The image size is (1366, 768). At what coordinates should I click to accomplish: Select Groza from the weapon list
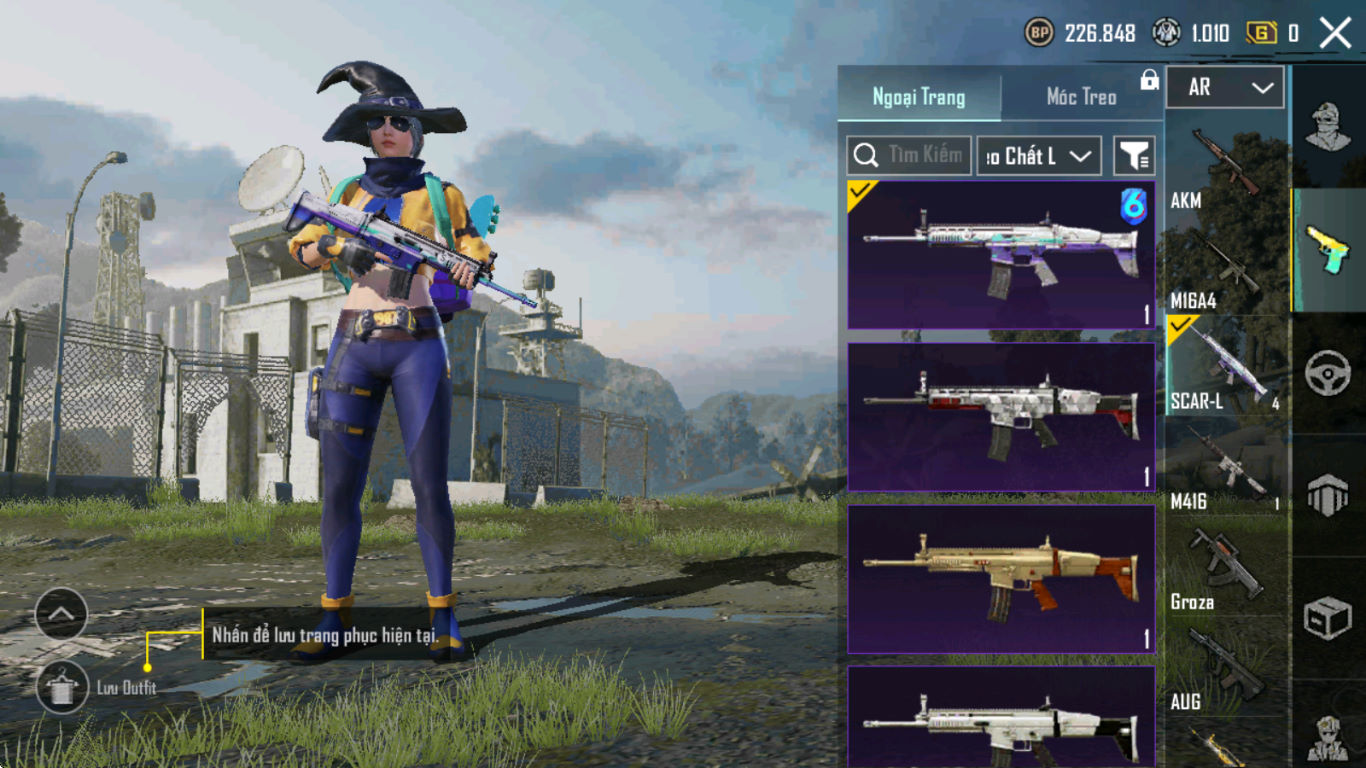[1226, 568]
